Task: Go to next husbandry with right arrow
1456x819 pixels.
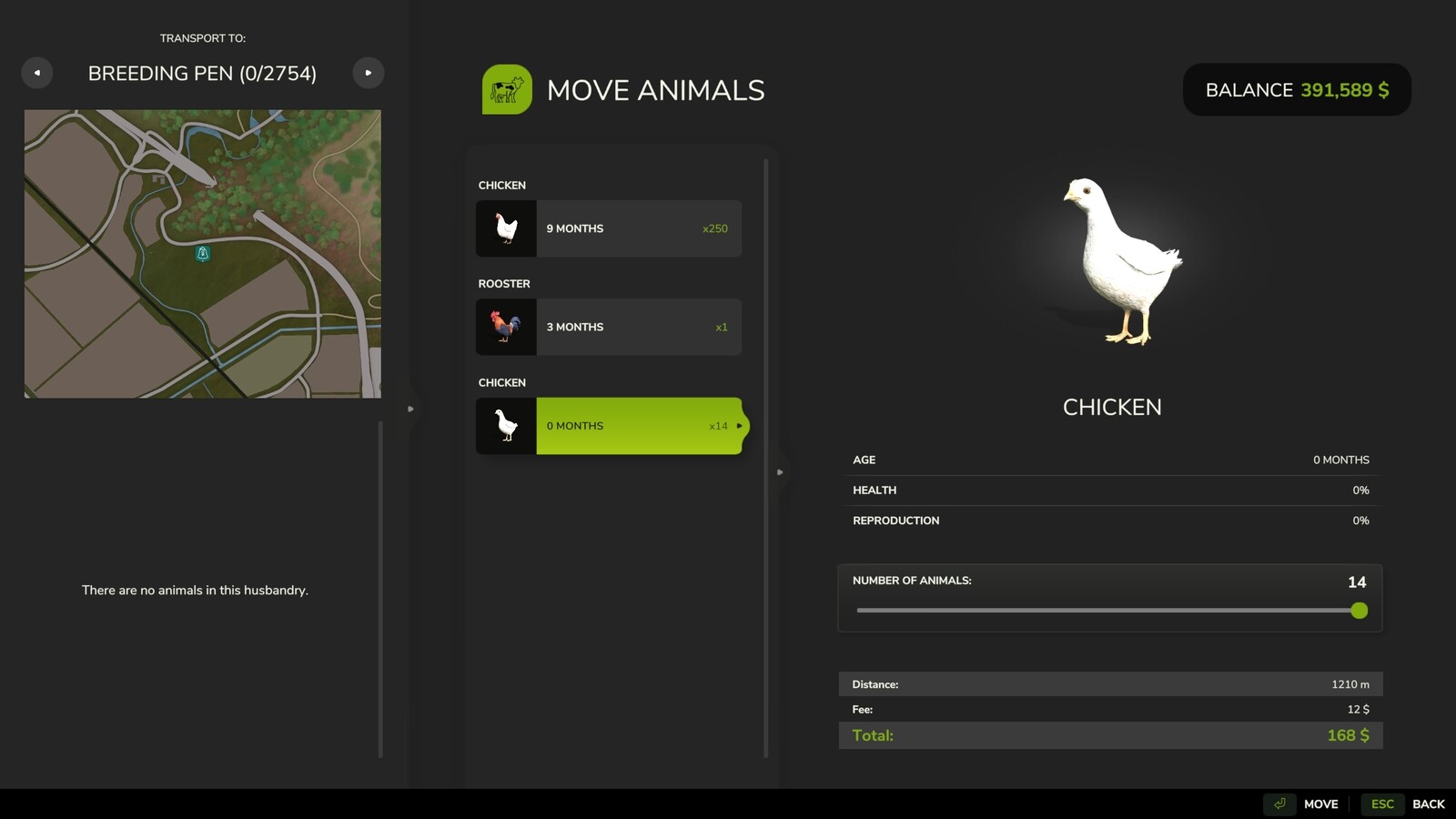Action: point(369,72)
